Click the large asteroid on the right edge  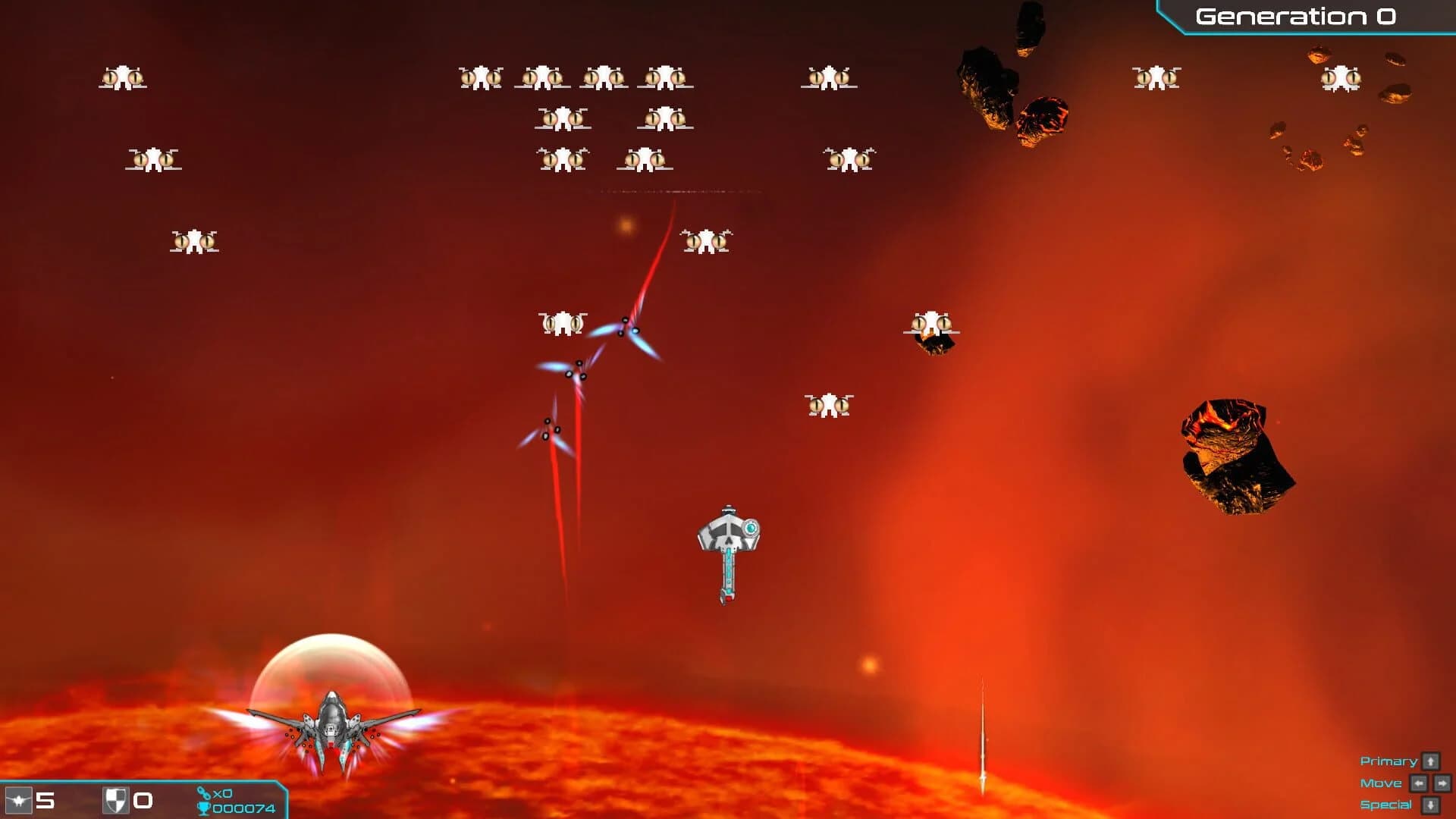1236,455
